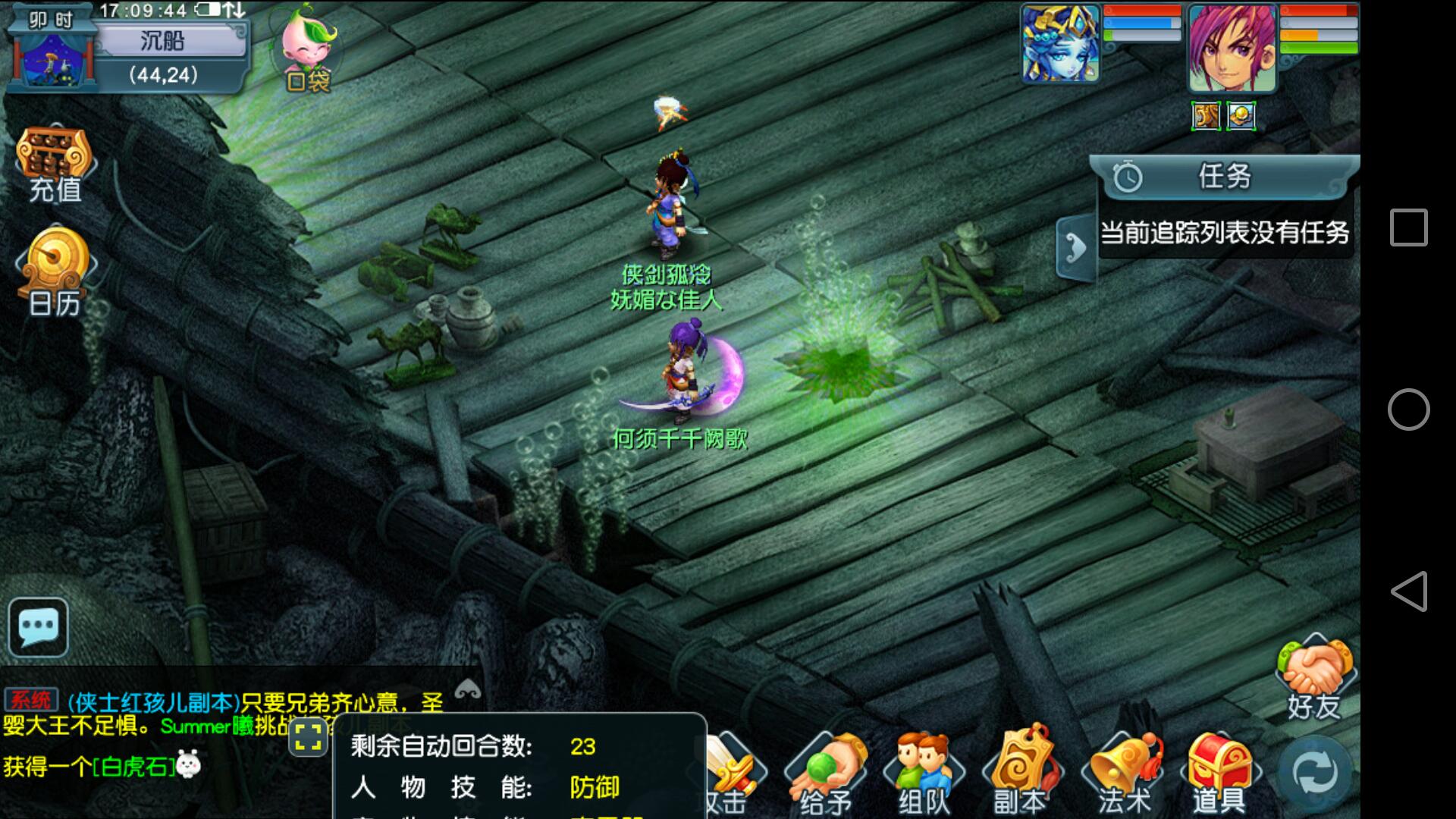Open the purple-haired player portrait
This screenshot has height=819, width=1456.
coord(1232,47)
